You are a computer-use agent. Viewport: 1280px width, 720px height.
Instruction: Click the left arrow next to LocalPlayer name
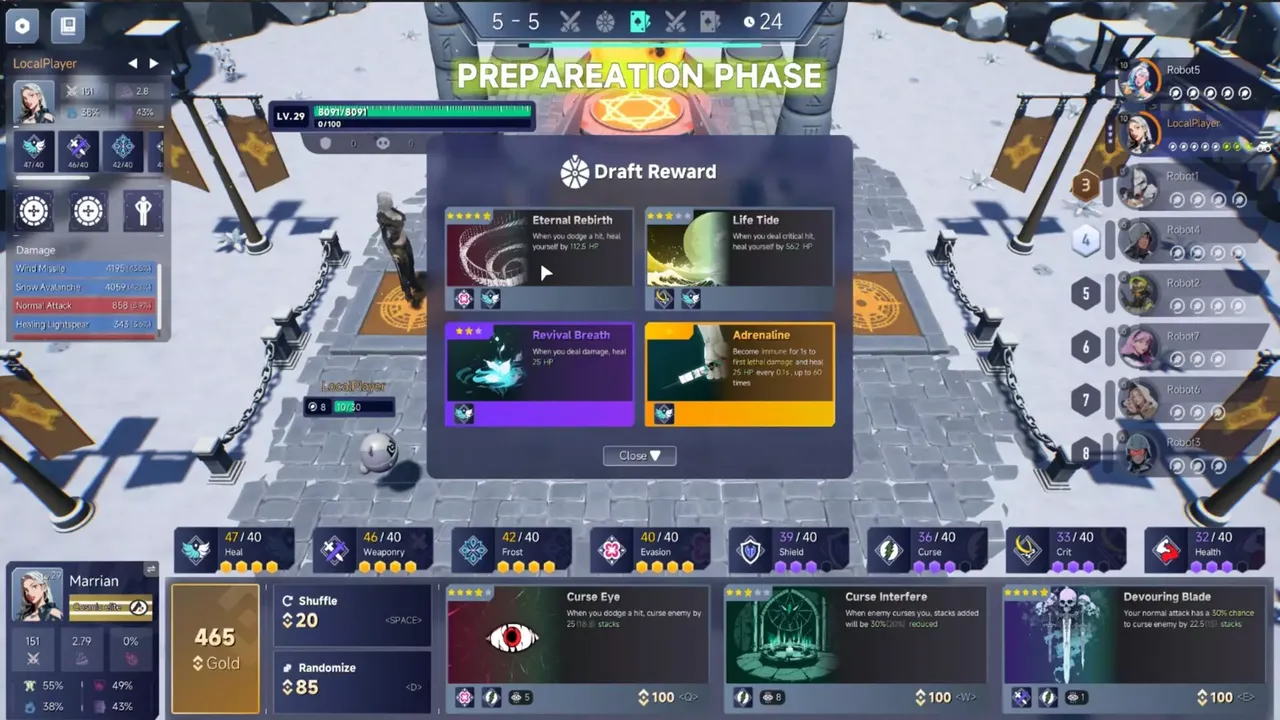click(x=132, y=62)
